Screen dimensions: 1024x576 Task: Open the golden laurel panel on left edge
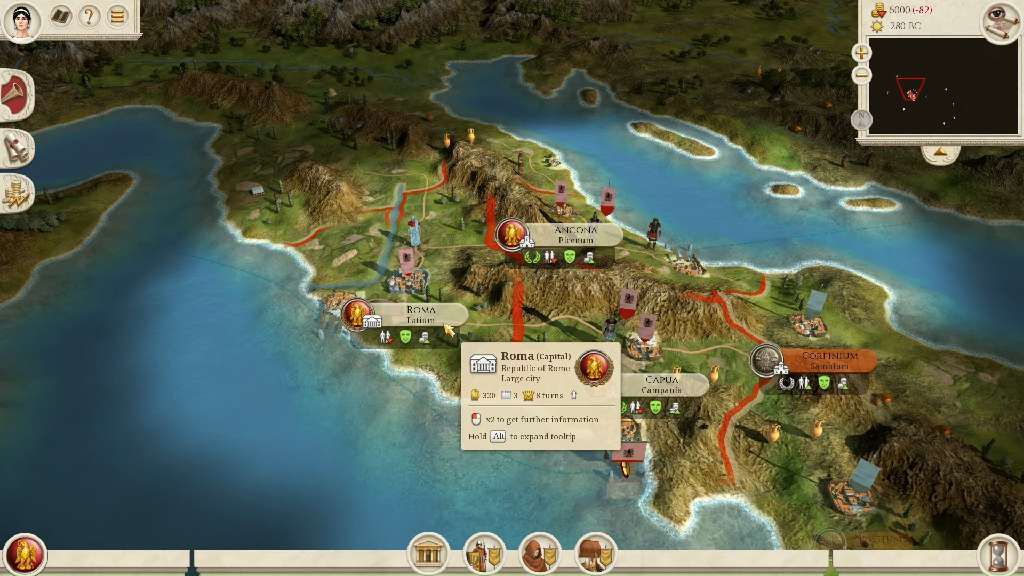point(17,193)
